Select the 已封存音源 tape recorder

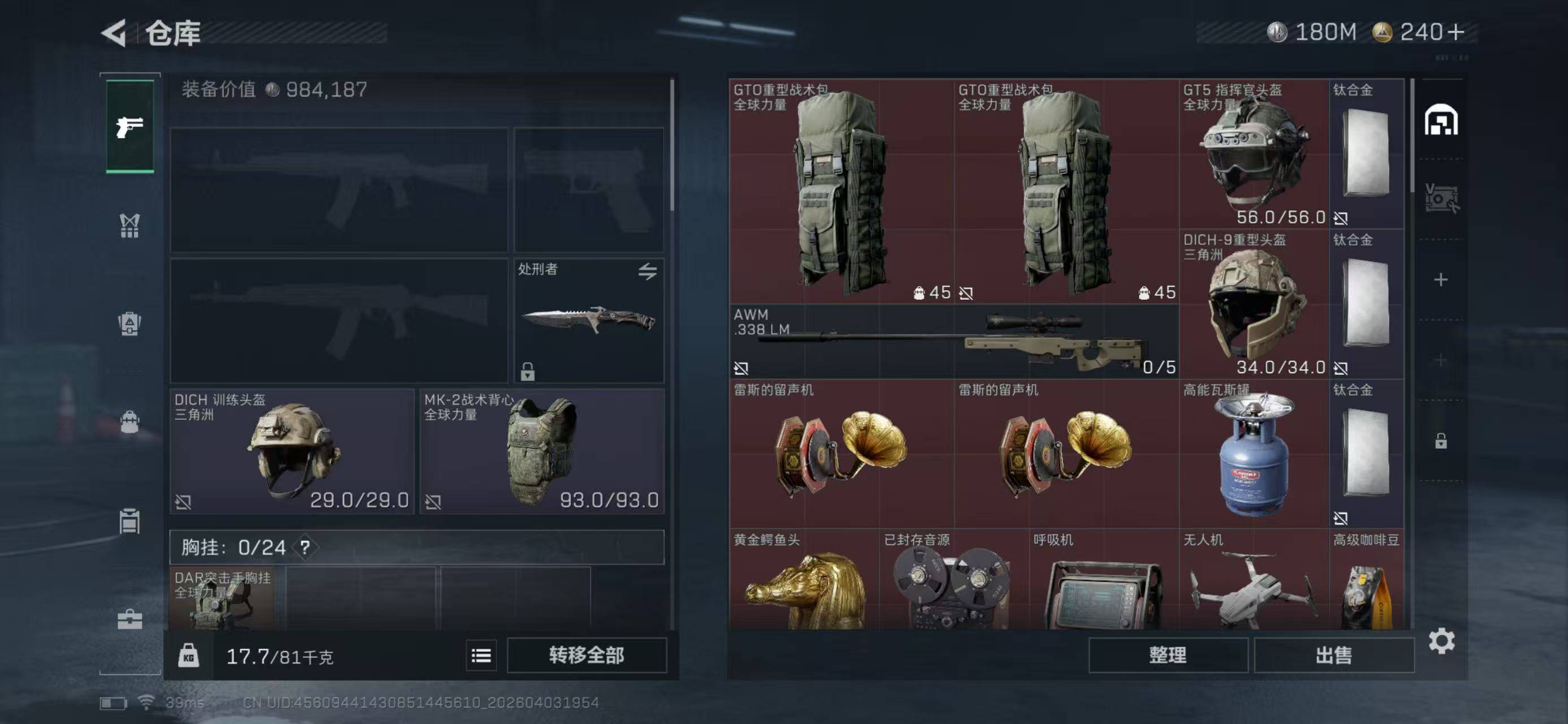point(953,581)
